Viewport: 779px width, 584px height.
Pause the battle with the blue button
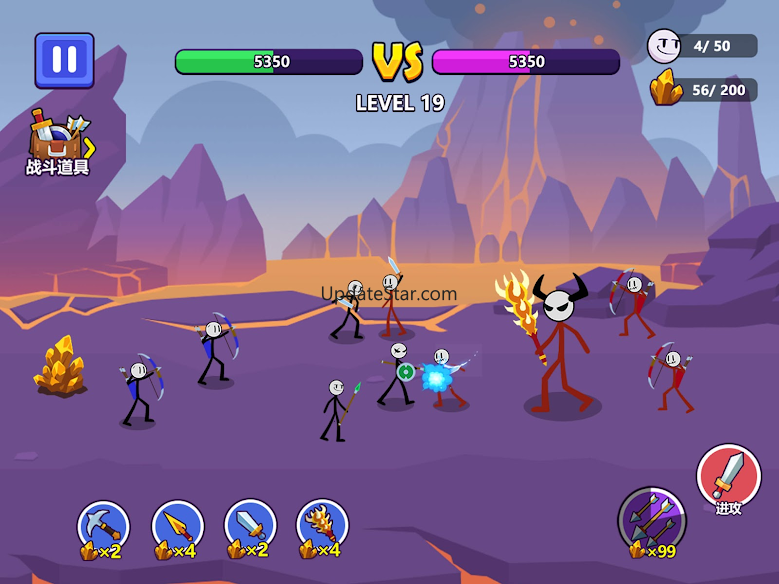pyautogui.click(x=64, y=60)
